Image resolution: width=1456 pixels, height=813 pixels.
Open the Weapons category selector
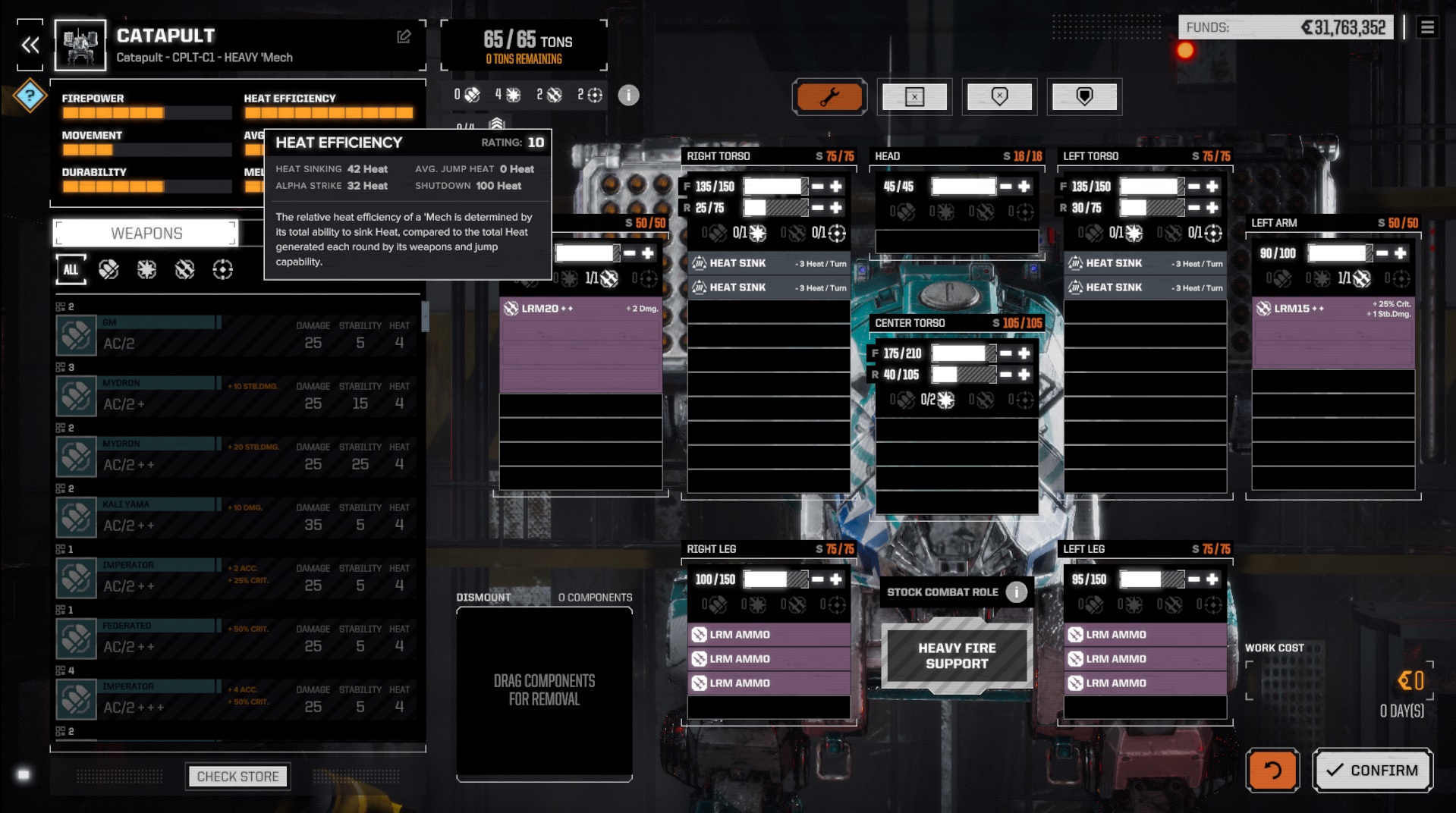[x=146, y=234]
